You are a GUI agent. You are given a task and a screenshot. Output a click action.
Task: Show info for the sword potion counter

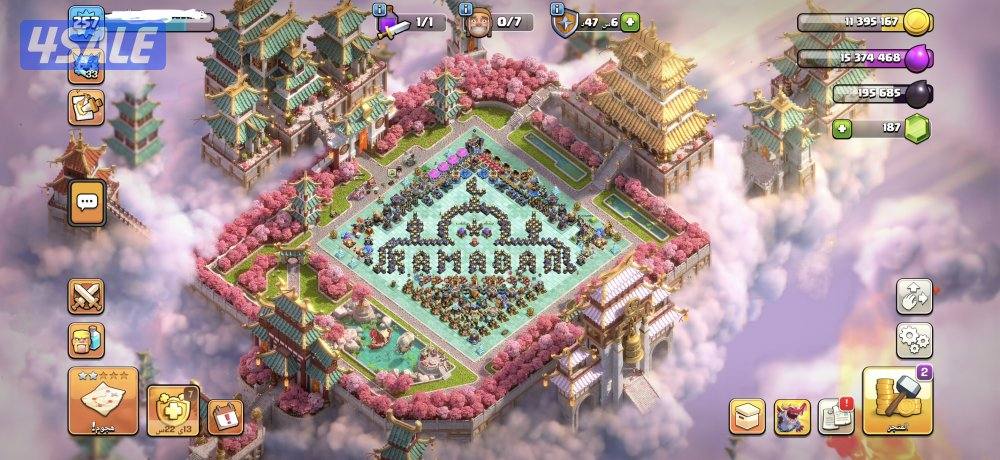(379, 9)
